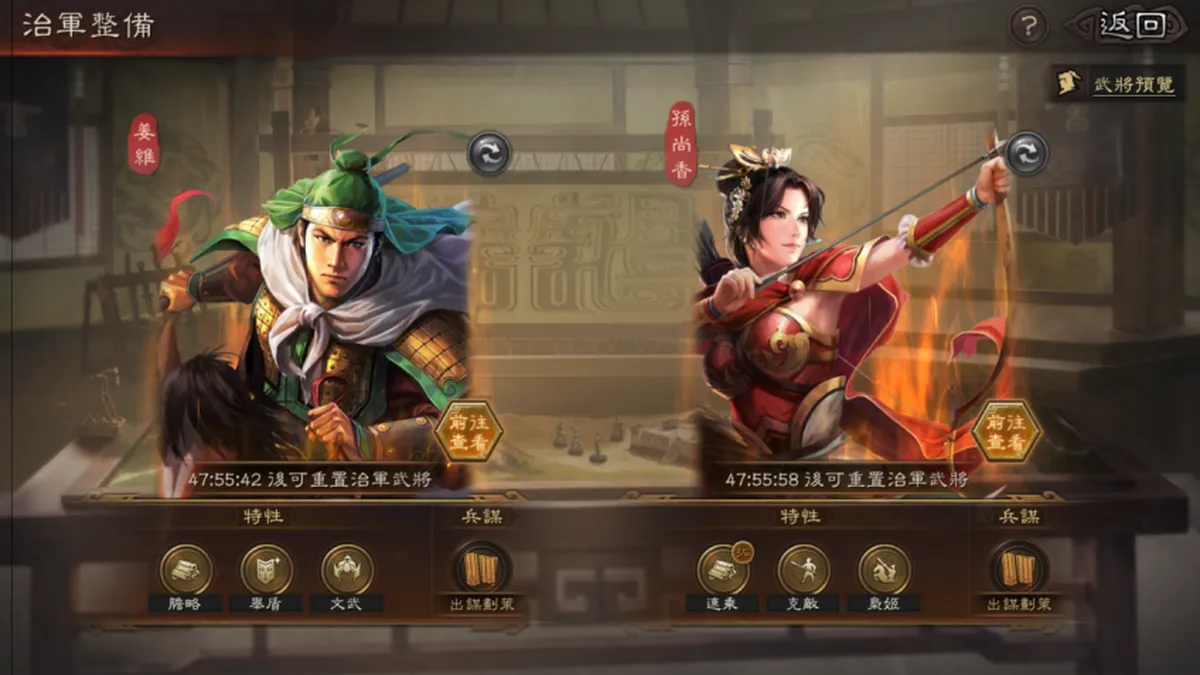Select the 梟姬 trait icon

click(x=884, y=570)
